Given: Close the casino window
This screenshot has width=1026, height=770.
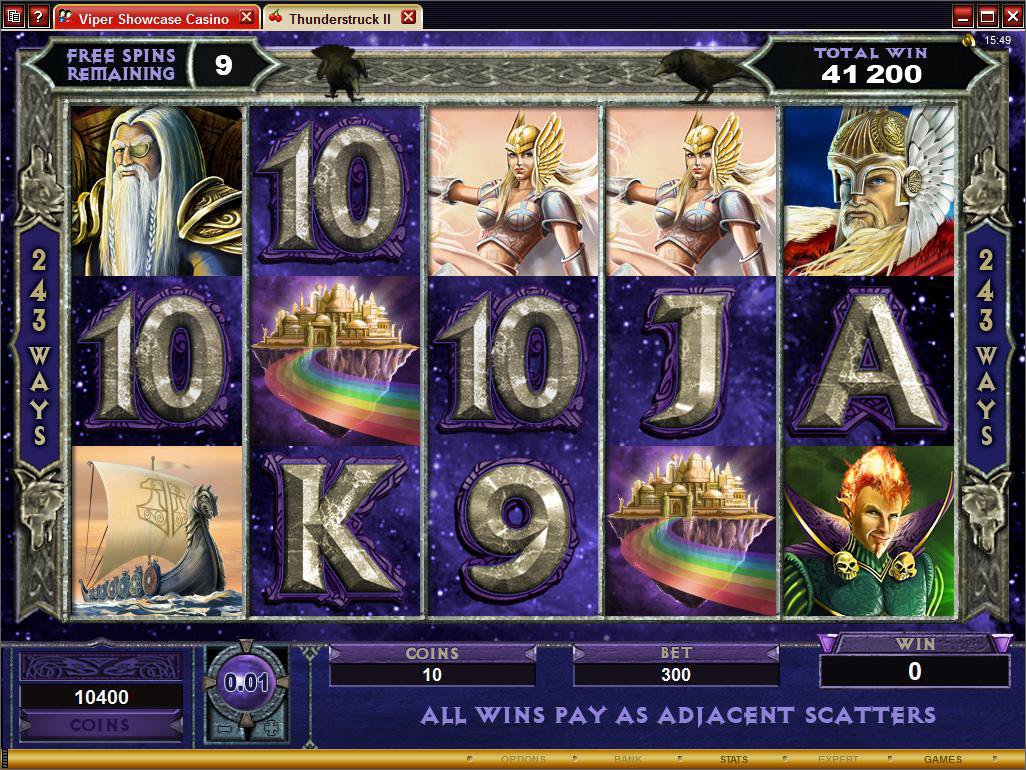Looking at the screenshot, I should pyautogui.click(x=1011, y=16).
